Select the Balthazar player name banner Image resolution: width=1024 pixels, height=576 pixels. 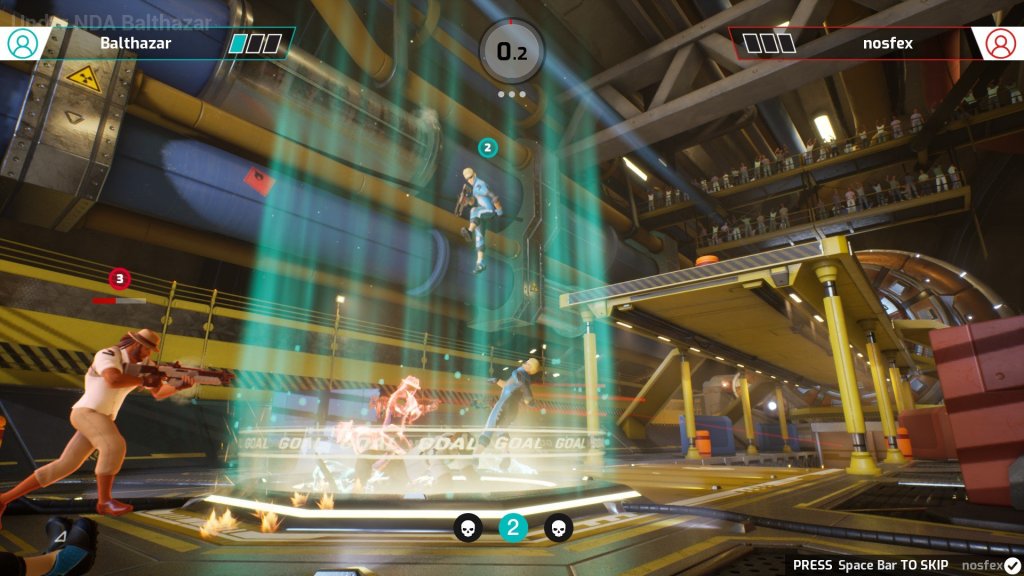(x=136, y=43)
